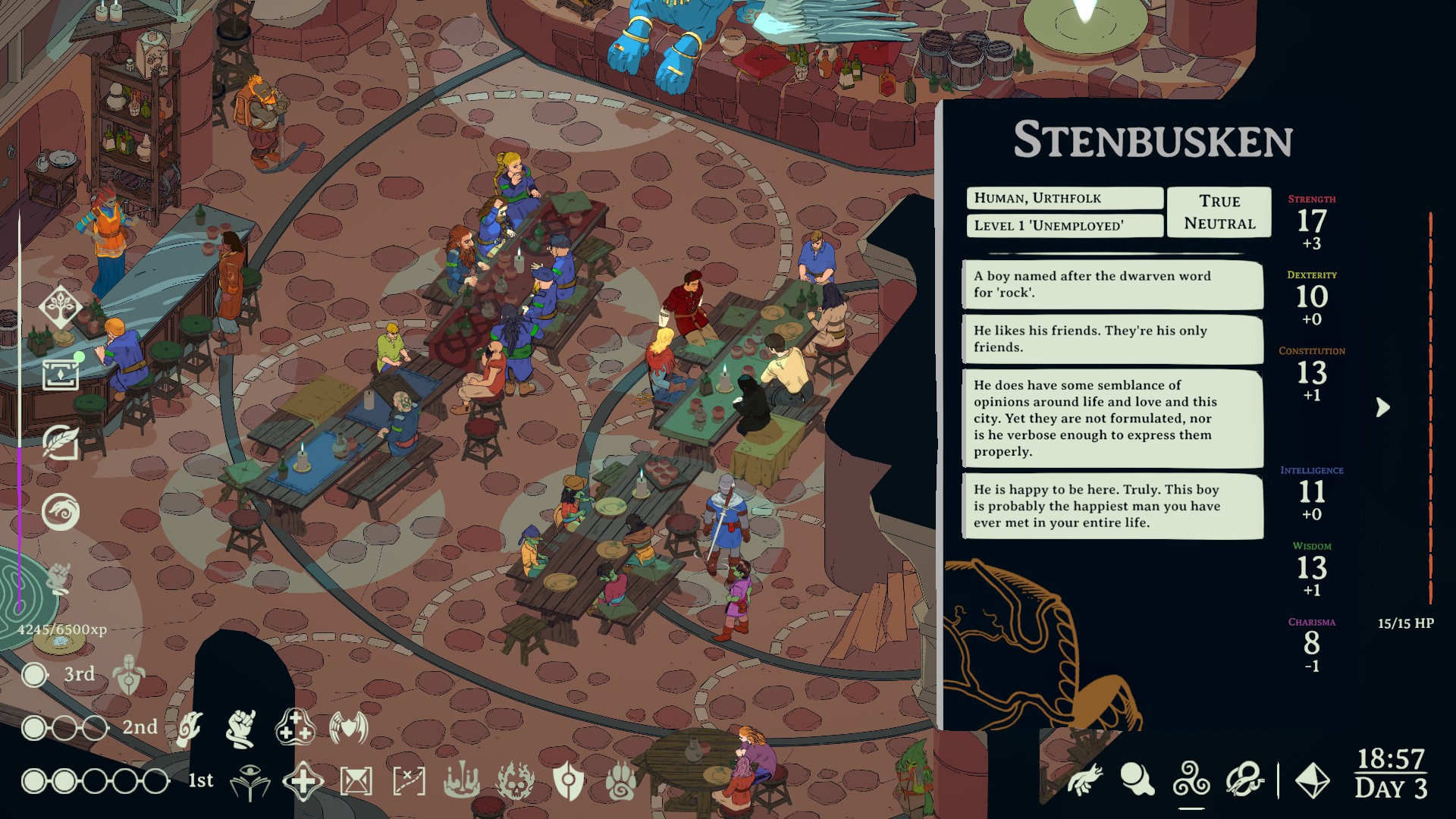Show next page of Stenbusken's sheet

click(1383, 408)
